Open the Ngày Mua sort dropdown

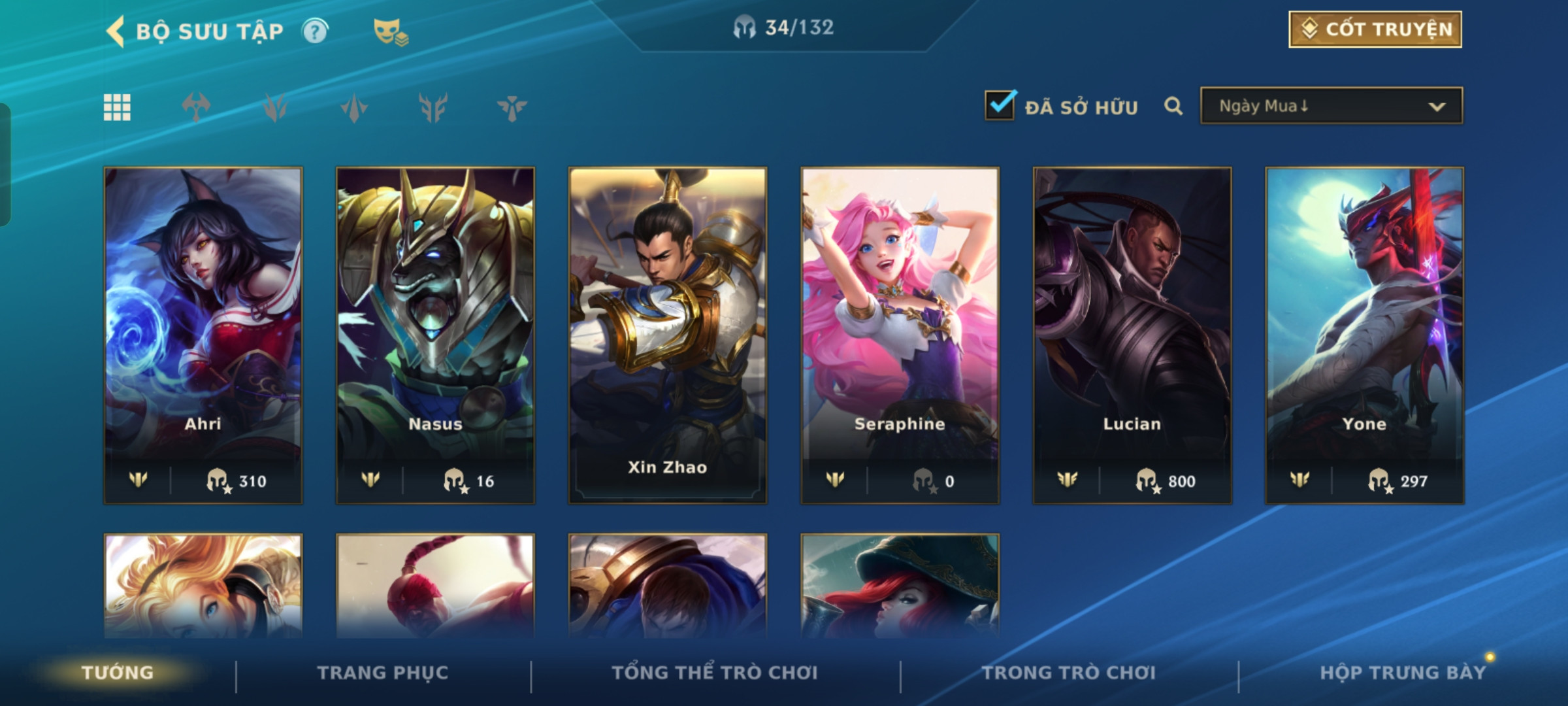click(x=1331, y=106)
